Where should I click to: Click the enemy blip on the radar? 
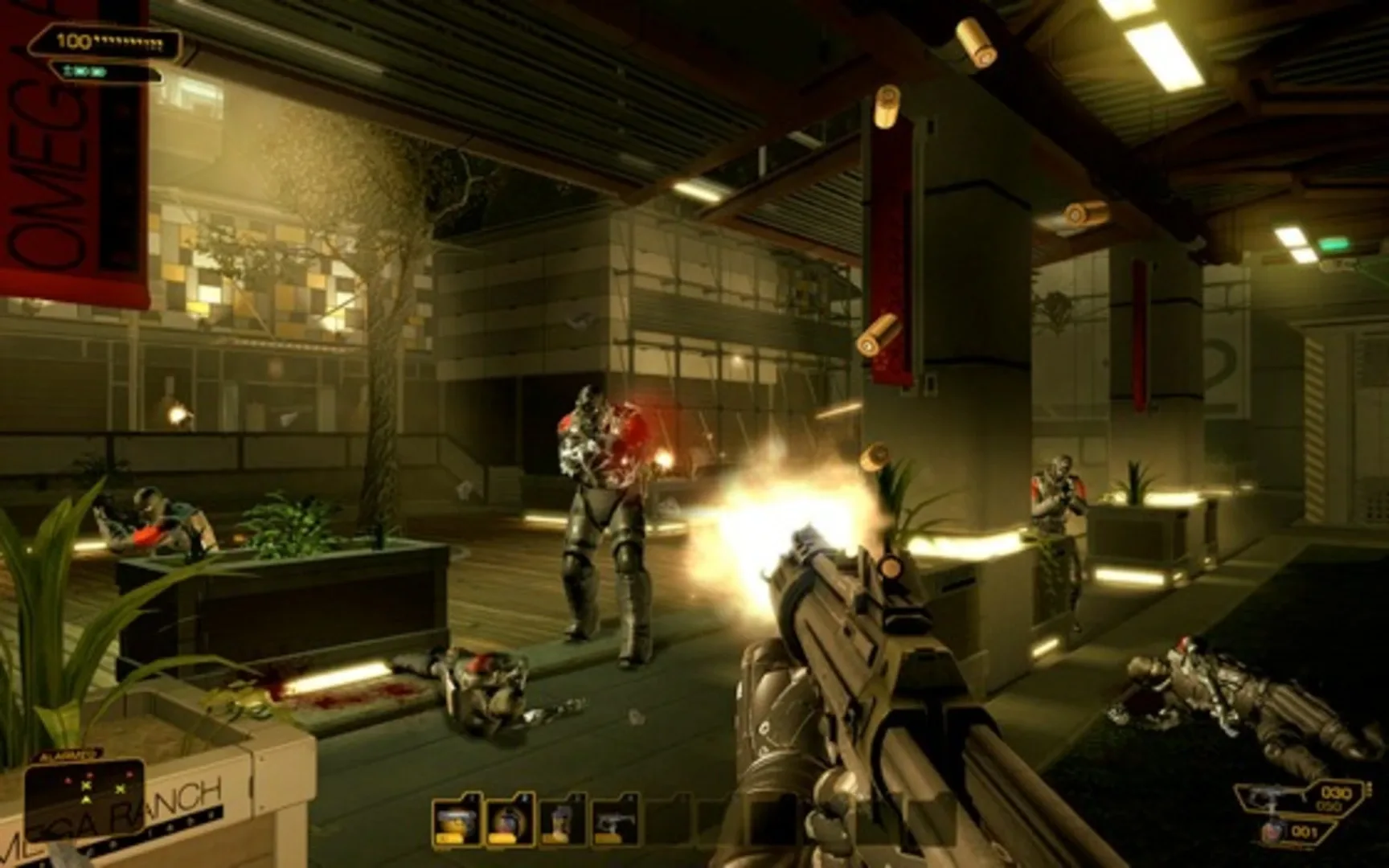pos(90,775)
